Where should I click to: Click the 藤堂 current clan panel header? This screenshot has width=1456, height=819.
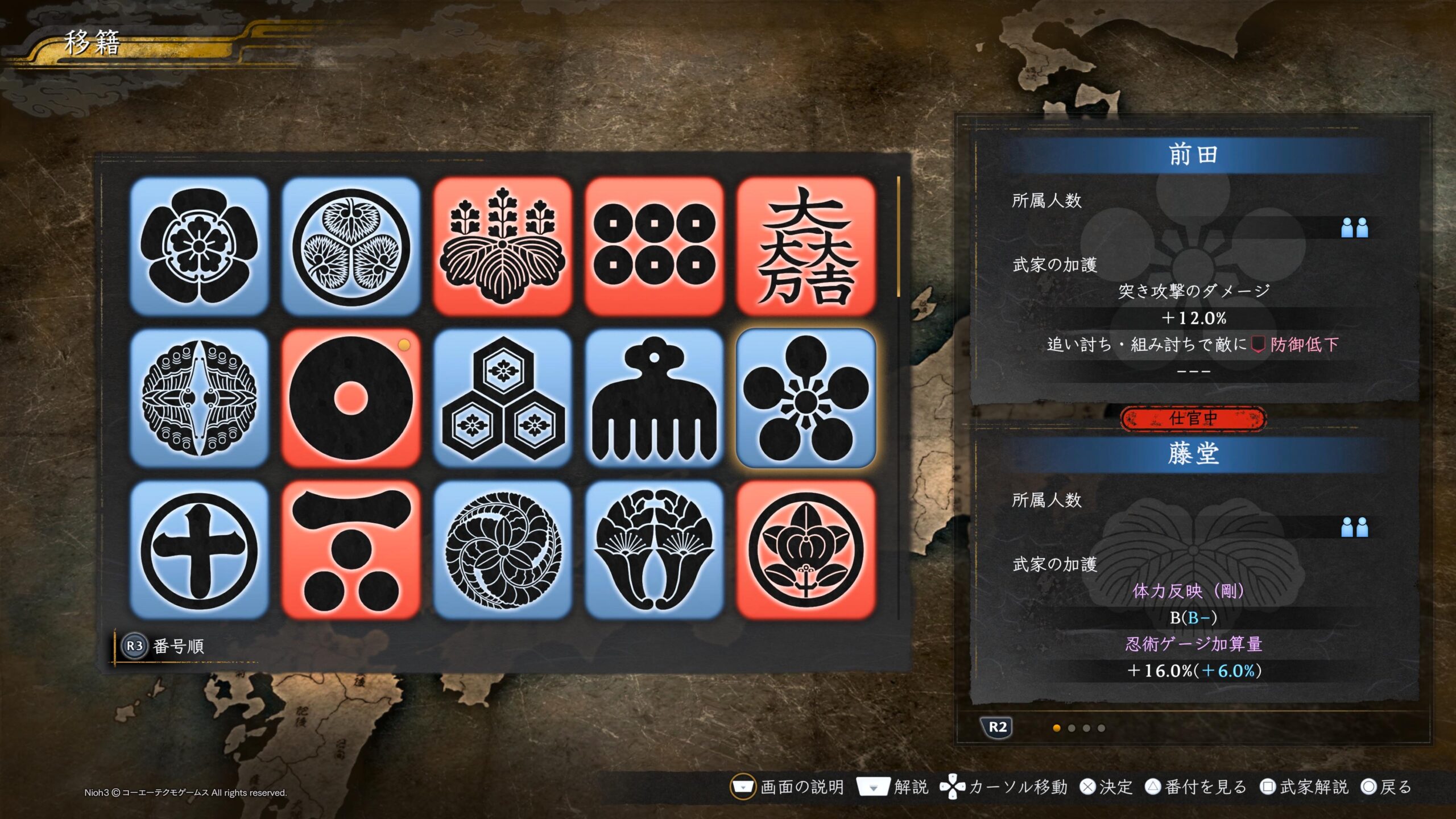(x=1193, y=454)
